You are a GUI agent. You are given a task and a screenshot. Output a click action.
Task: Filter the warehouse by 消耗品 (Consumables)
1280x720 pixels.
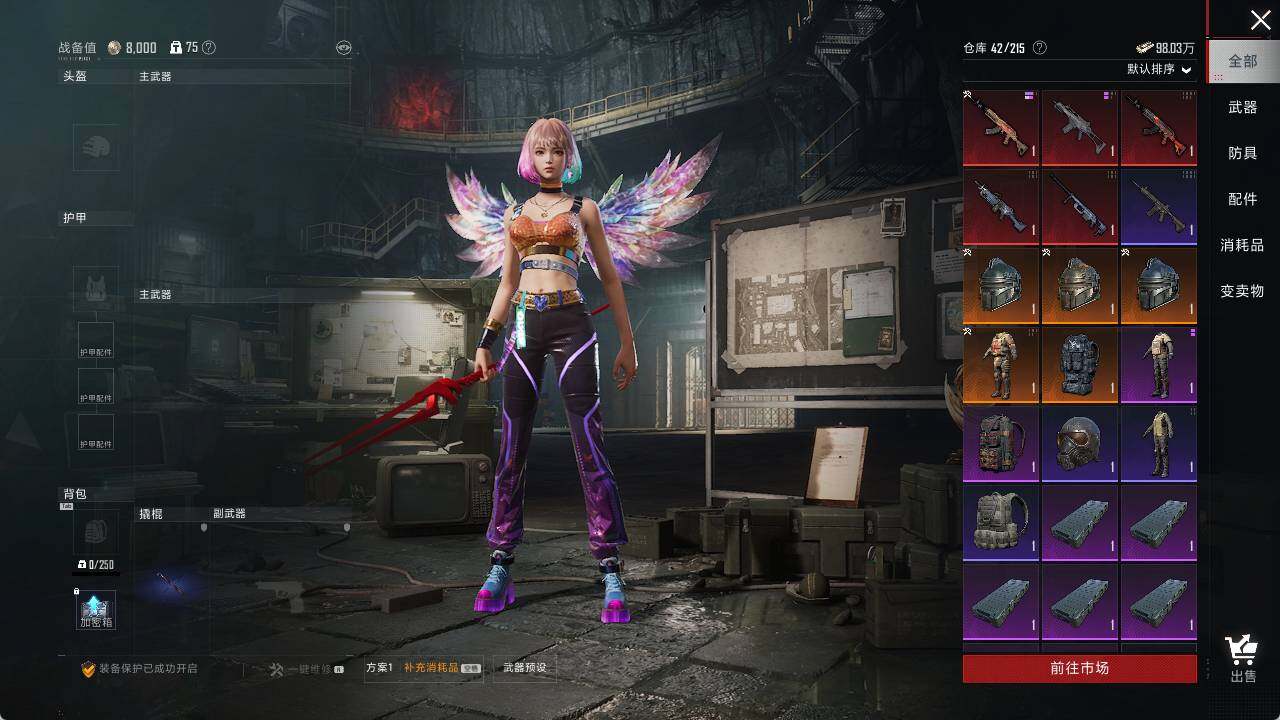[x=1243, y=245]
